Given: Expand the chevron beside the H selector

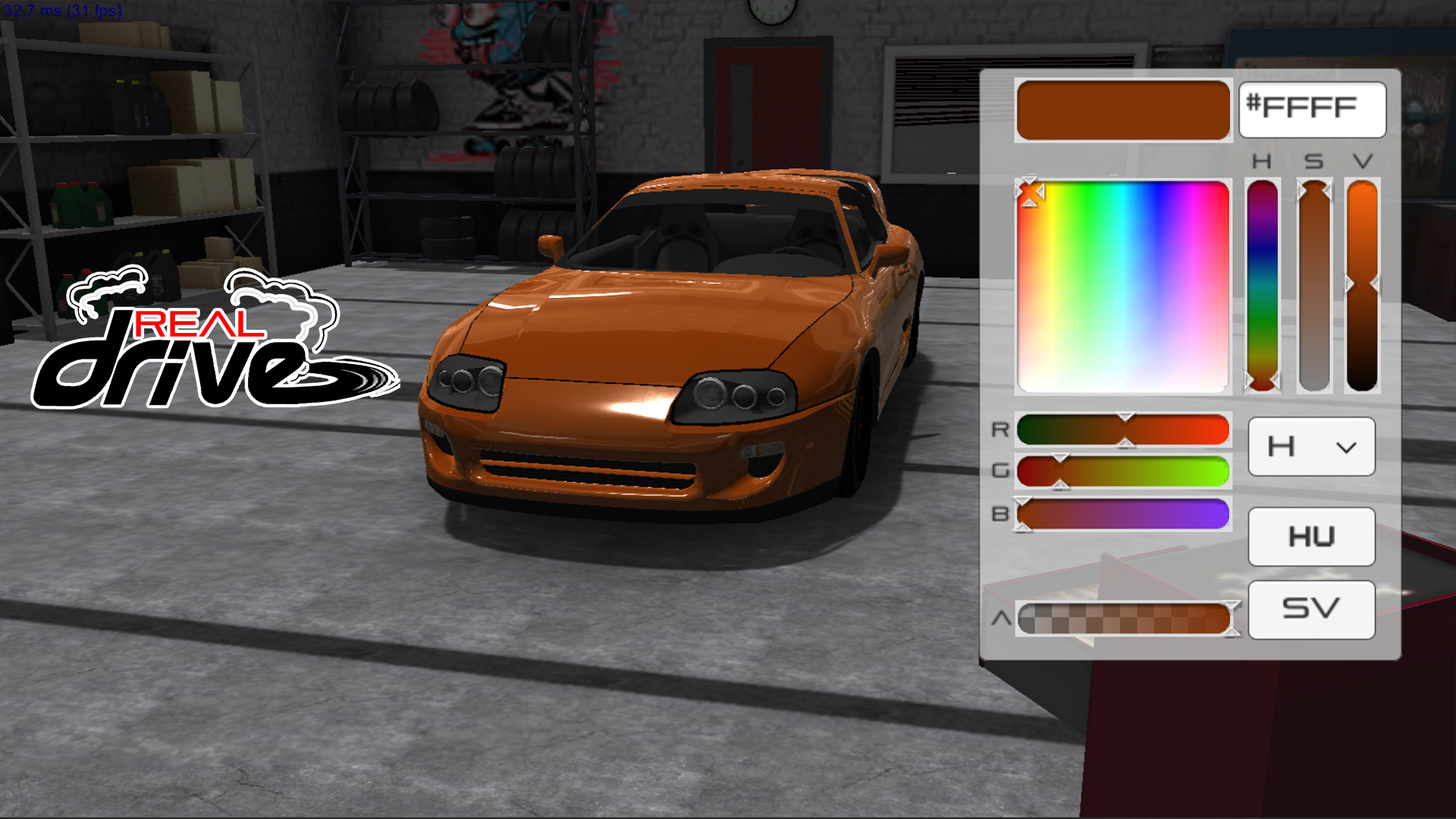Looking at the screenshot, I should pyautogui.click(x=1346, y=447).
